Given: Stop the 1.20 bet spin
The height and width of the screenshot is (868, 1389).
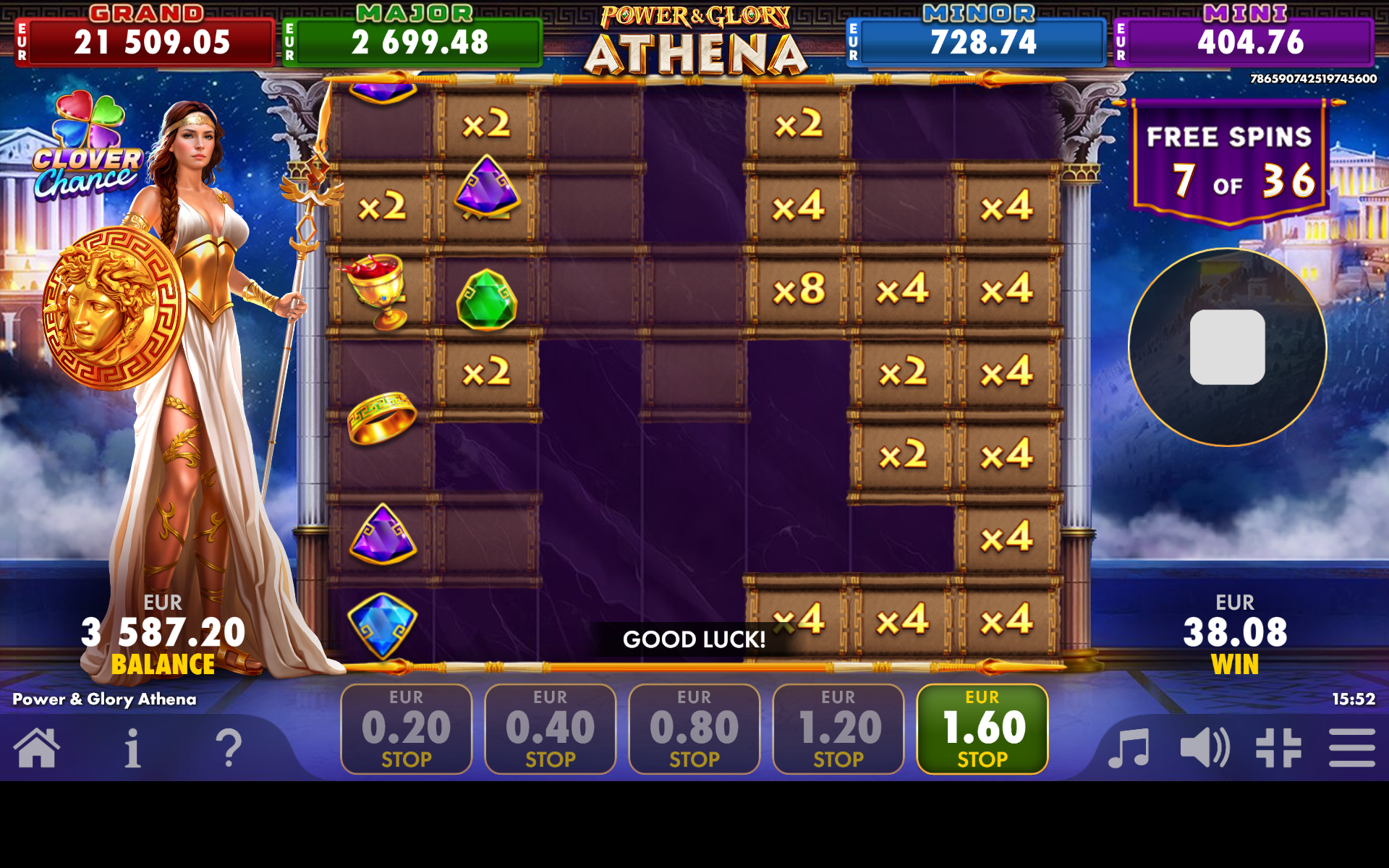Looking at the screenshot, I should point(837,729).
